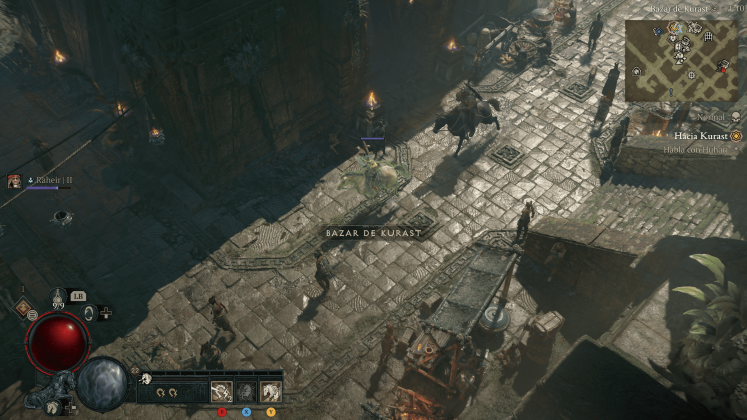Click the circular swirl icon beside potion
This screenshot has height=420, width=747.
pos(89,313)
